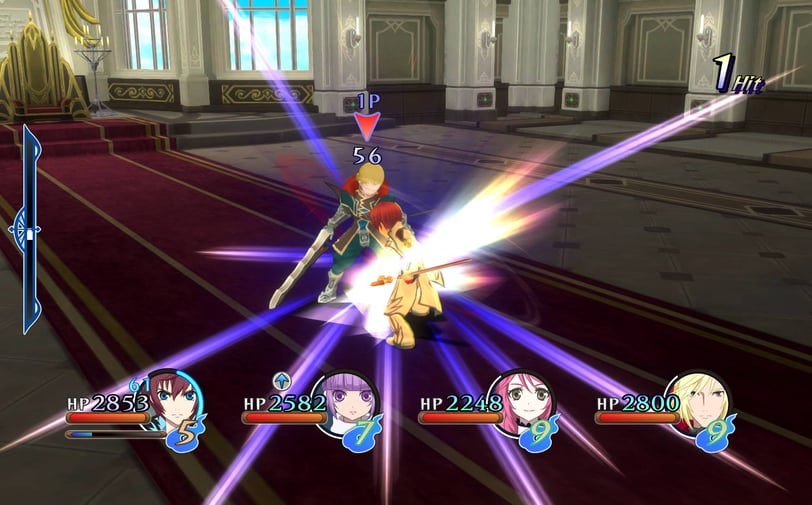
Task: Pick the blonde-haired character party portrait
Action: 698,401
